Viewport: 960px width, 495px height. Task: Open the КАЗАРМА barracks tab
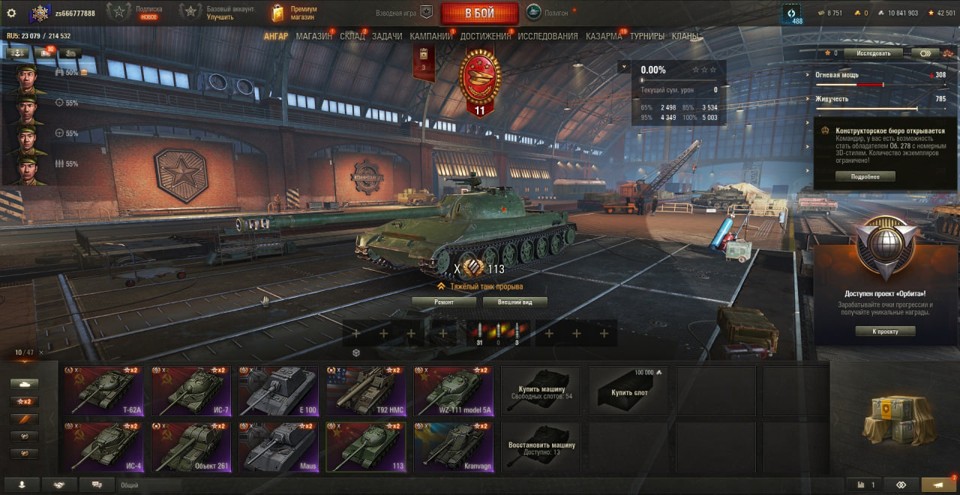603,36
